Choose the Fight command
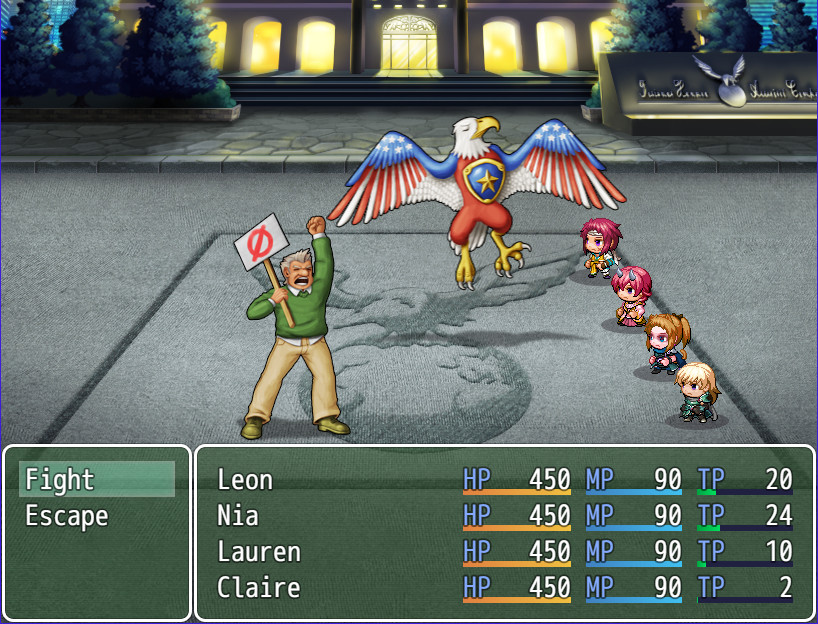Screen dimensions: 818x624 [96, 480]
